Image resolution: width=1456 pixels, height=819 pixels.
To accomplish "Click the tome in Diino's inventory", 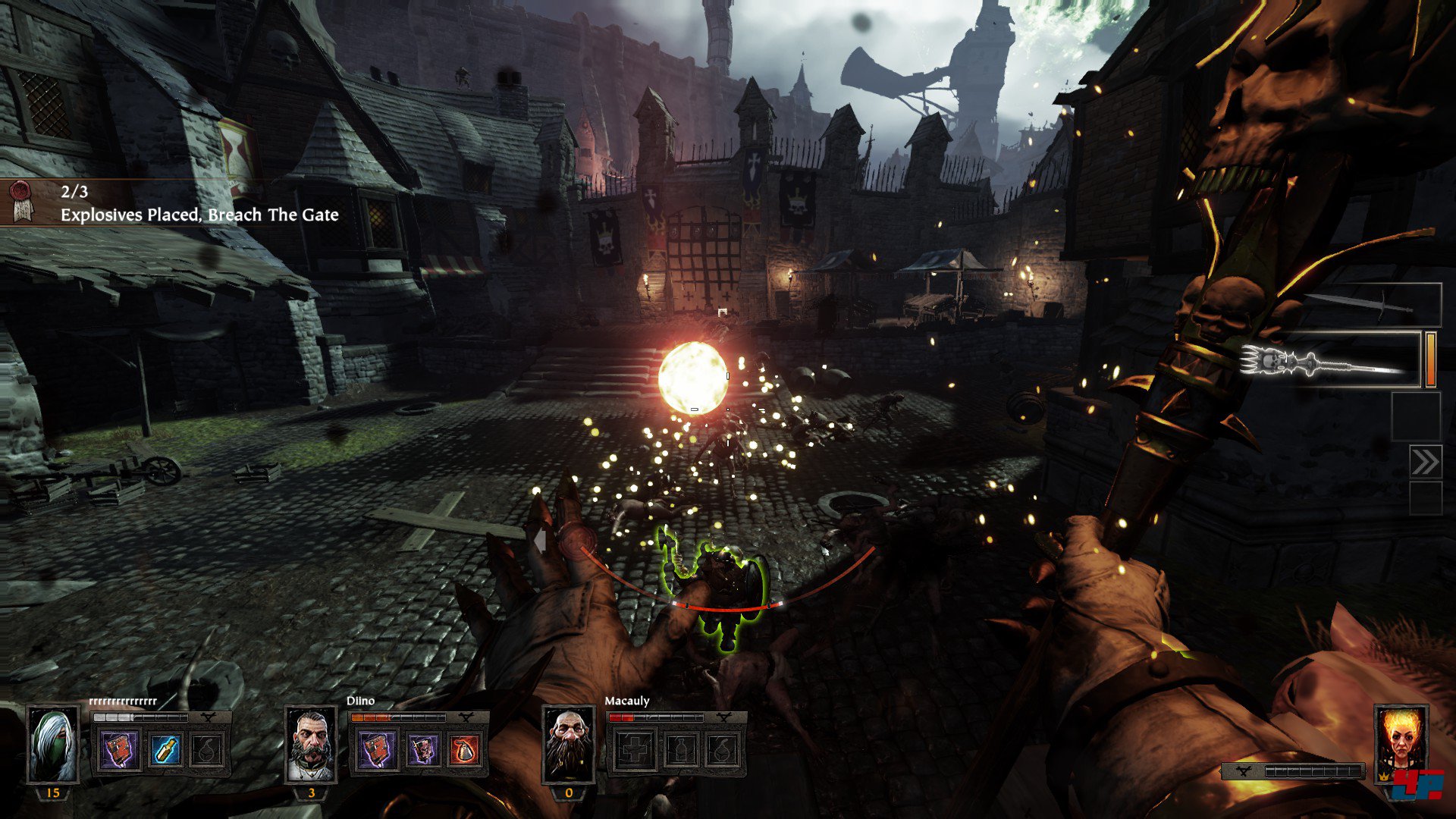I will (x=377, y=750).
